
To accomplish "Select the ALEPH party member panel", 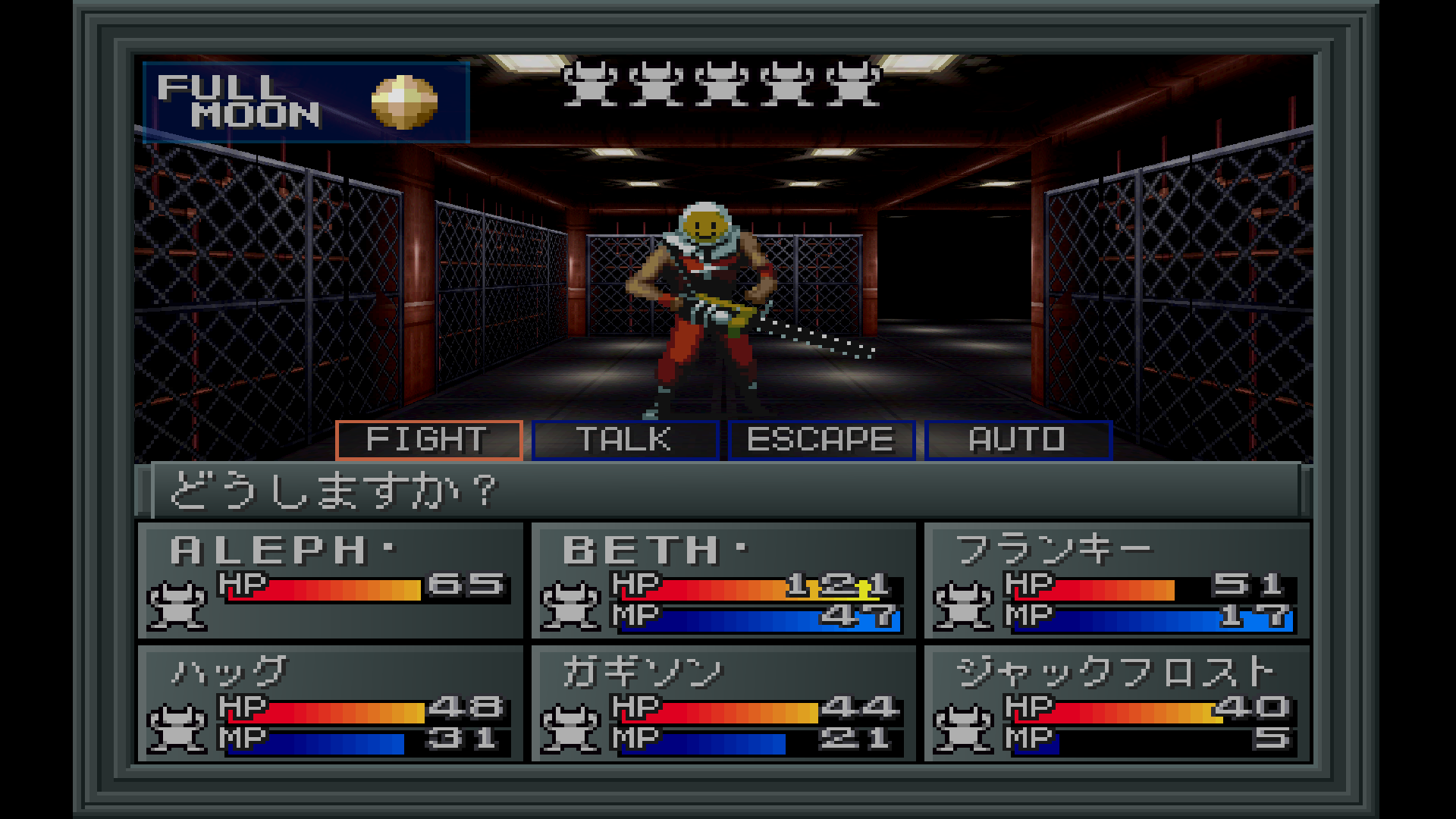I will [x=331, y=580].
